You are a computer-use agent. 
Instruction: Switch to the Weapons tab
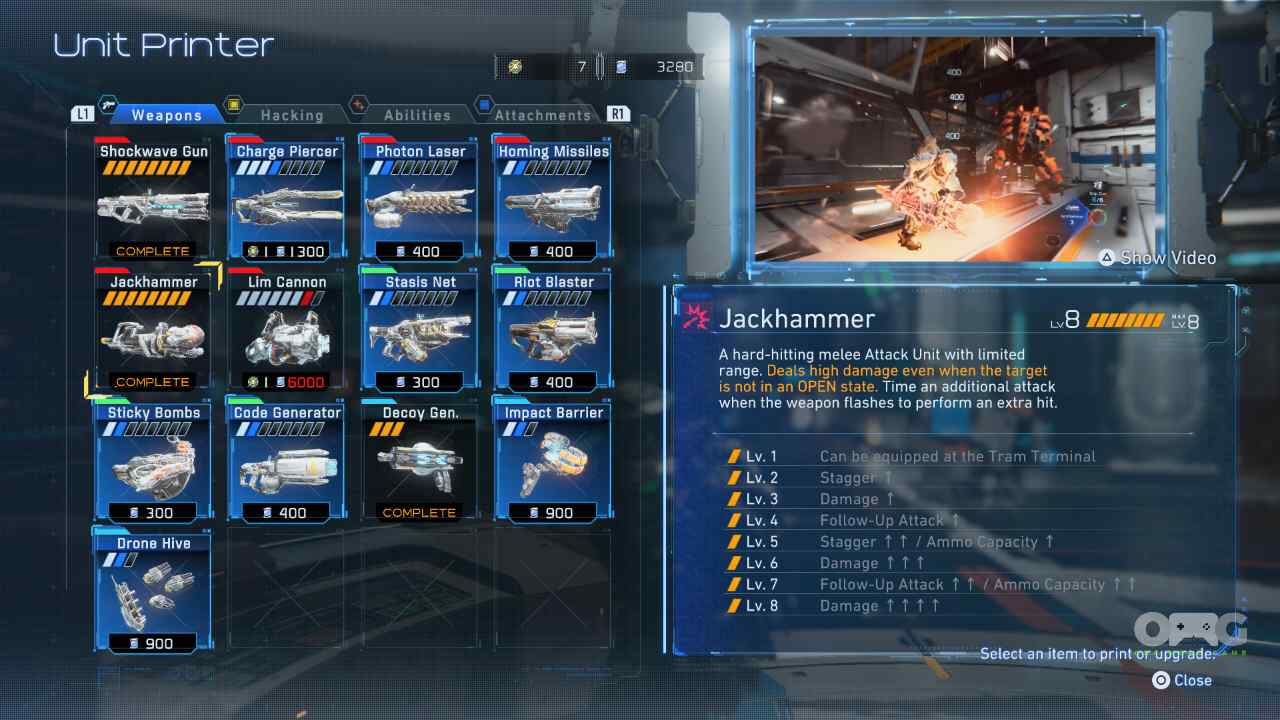pos(166,115)
